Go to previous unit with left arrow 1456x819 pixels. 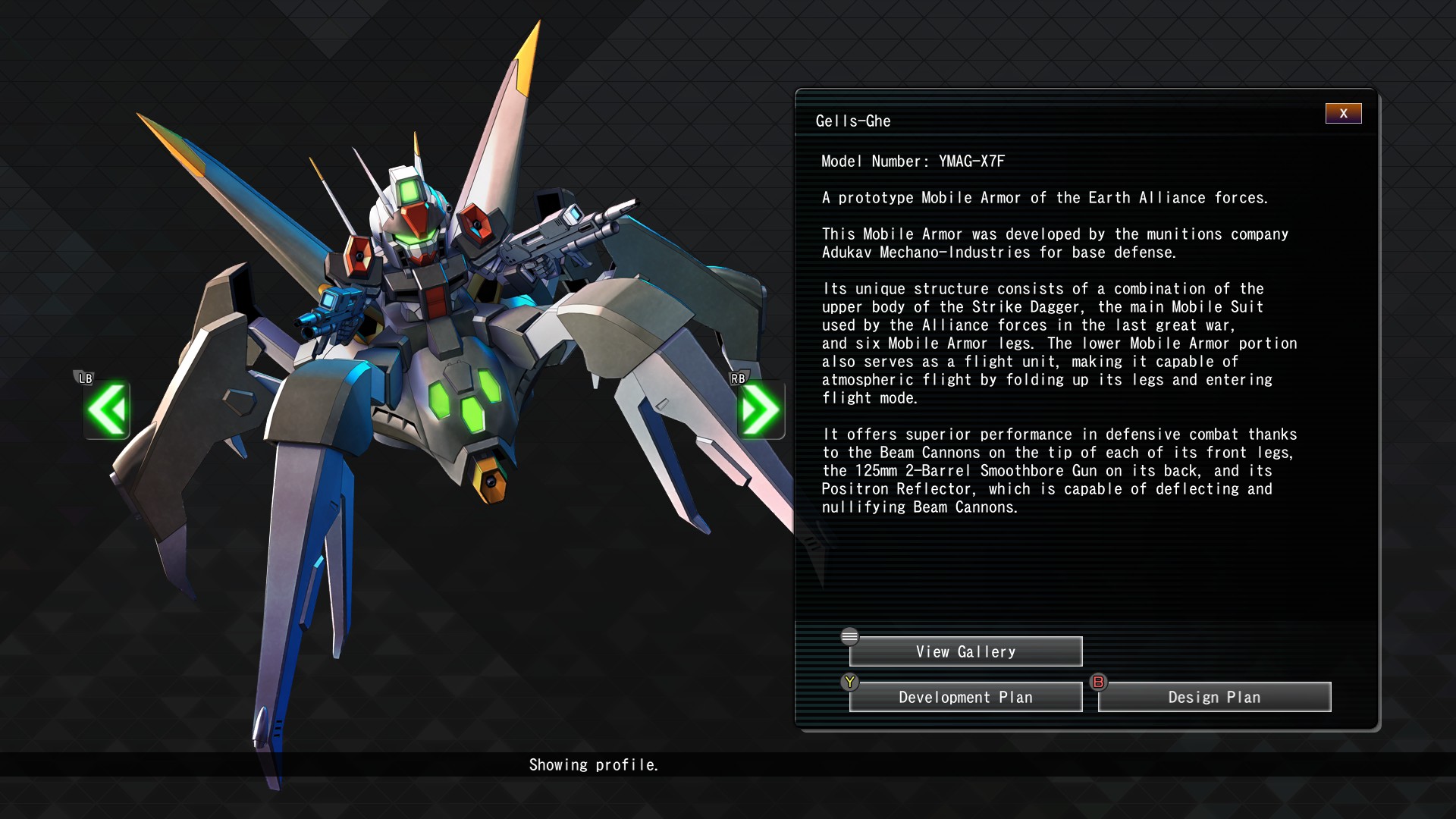[107, 409]
